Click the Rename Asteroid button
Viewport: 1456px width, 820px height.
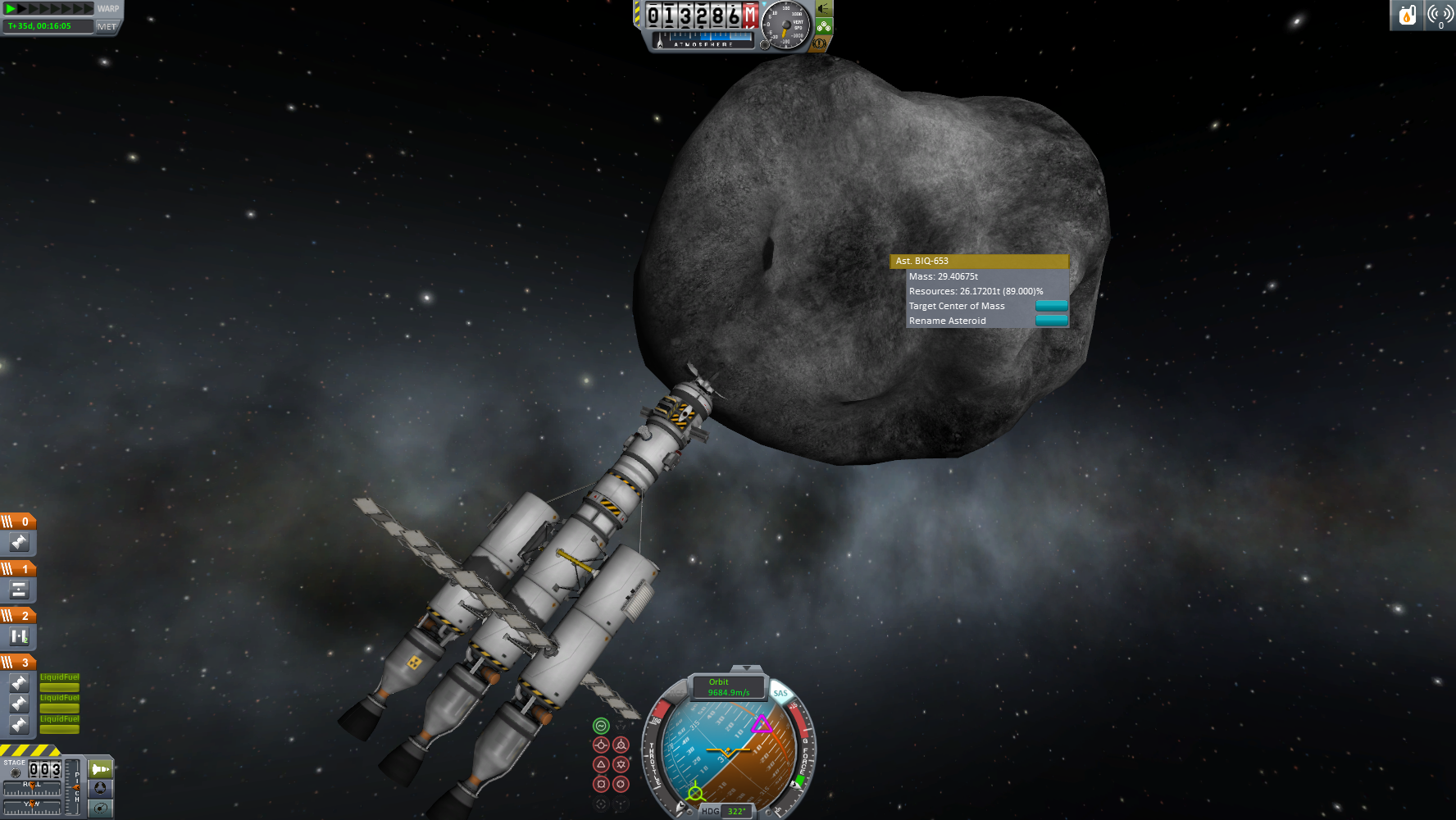pos(1051,321)
